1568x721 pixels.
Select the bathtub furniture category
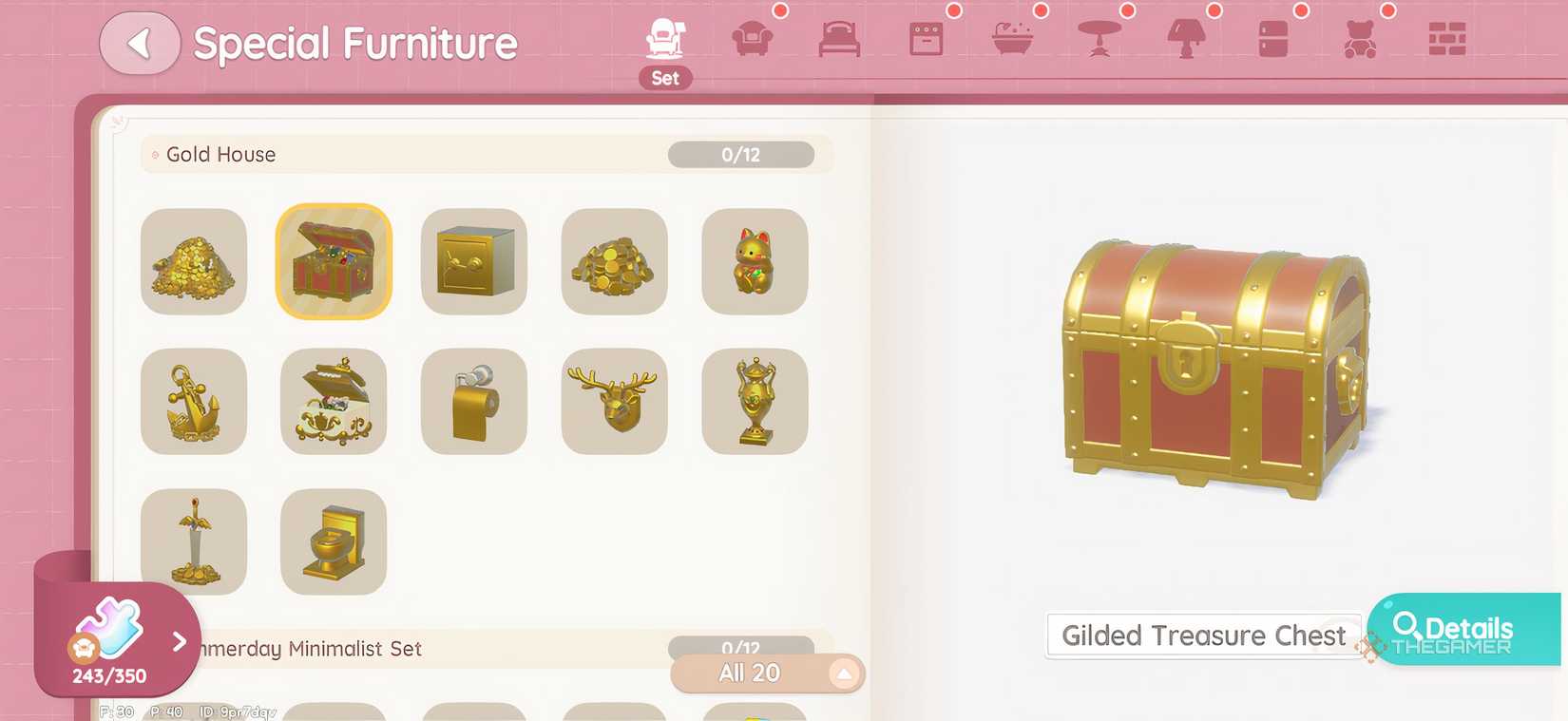(1011, 40)
